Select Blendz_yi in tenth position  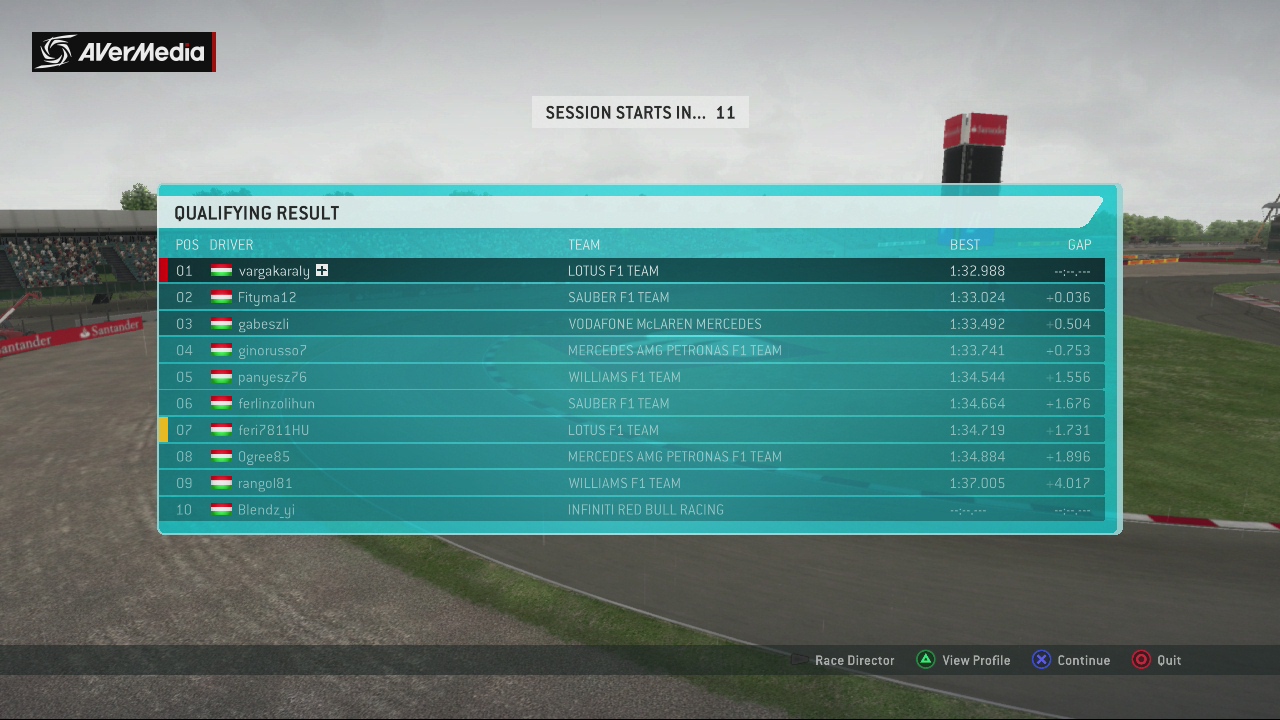tap(630, 510)
